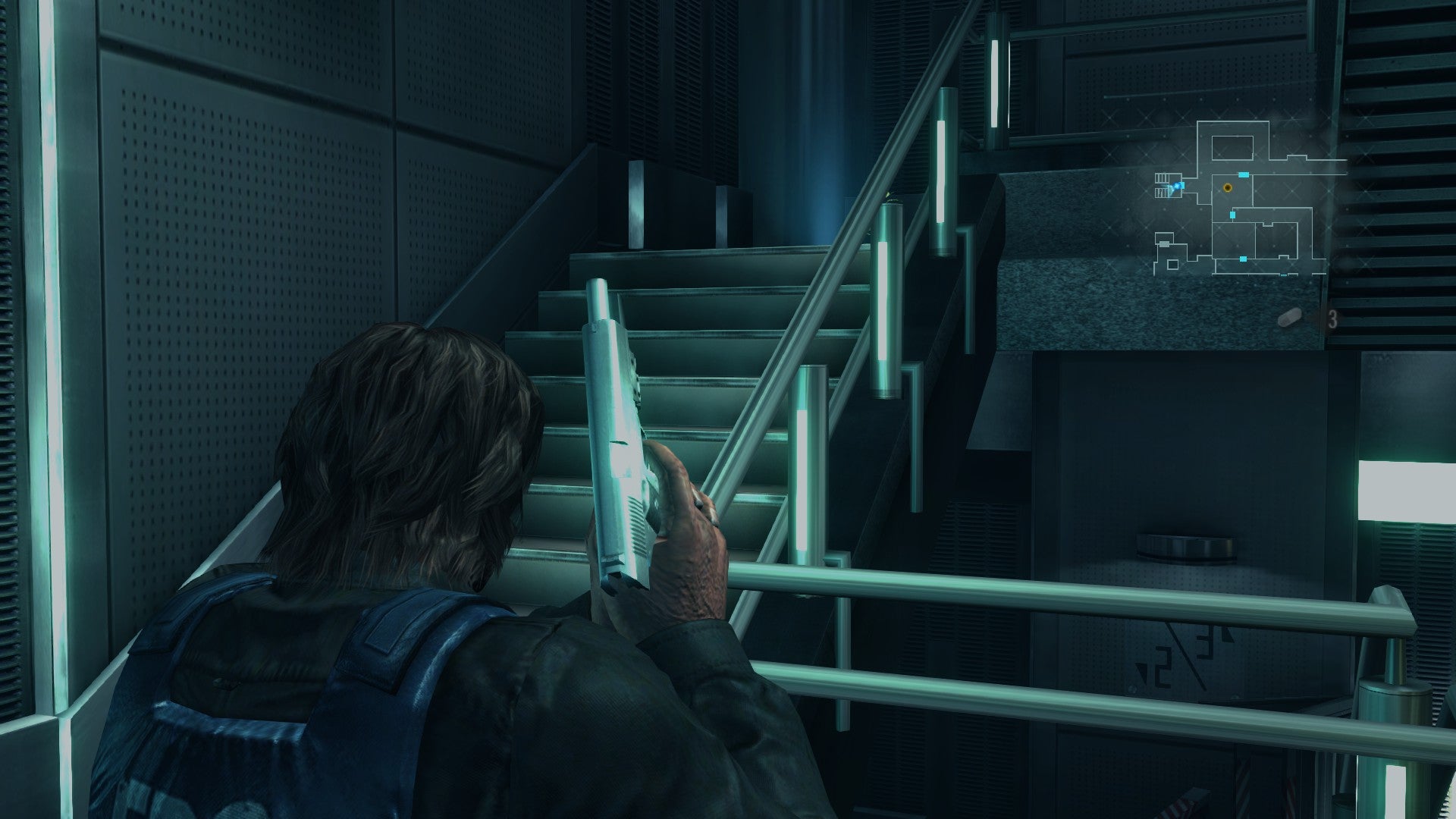Click the herb count number 3
The width and height of the screenshot is (1456, 819).
(x=1332, y=320)
